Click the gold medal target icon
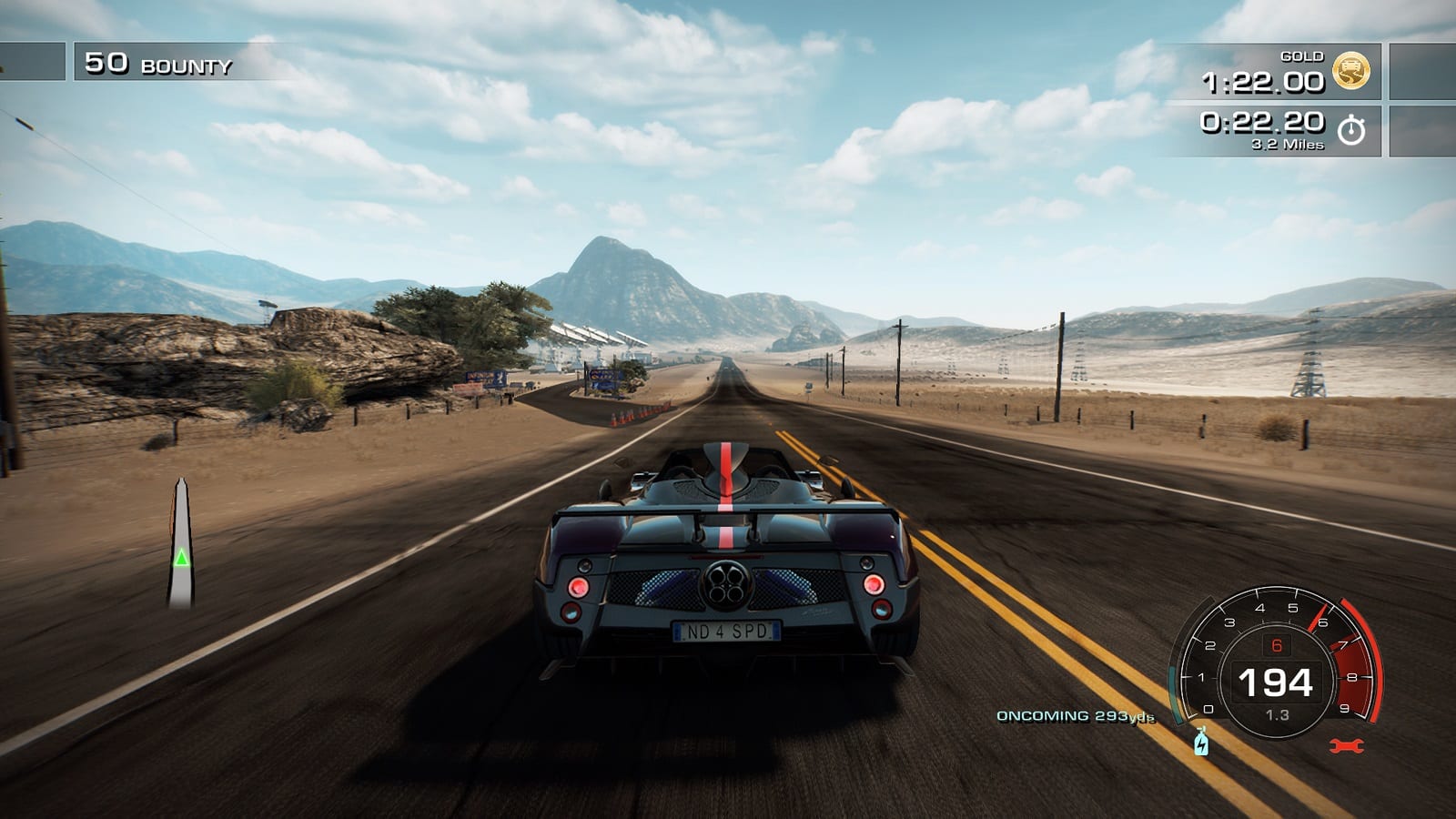This screenshot has width=1456, height=819. pyautogui.click(x=1350, y=71)
